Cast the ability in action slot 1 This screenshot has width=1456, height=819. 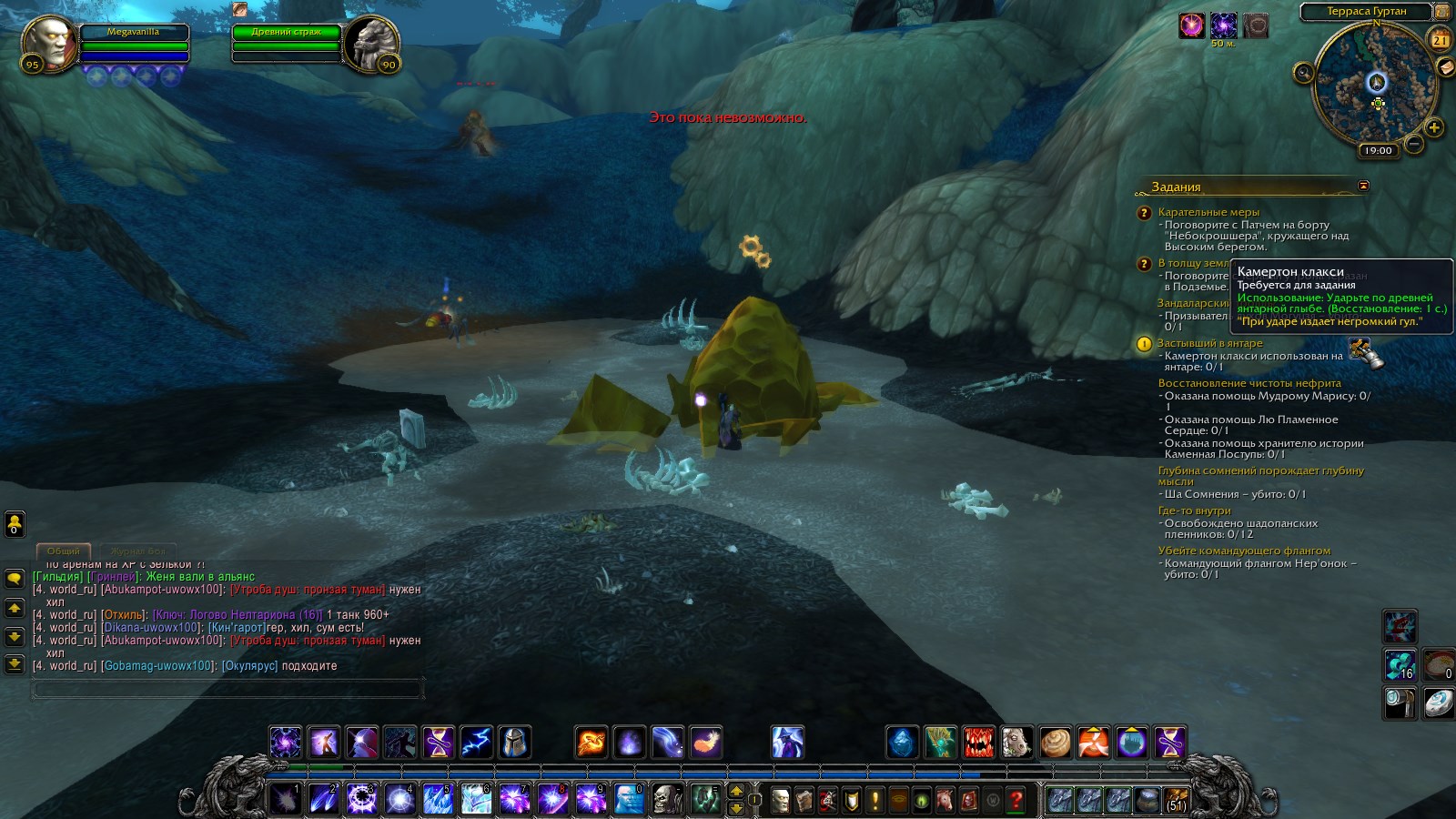(285, 800)
